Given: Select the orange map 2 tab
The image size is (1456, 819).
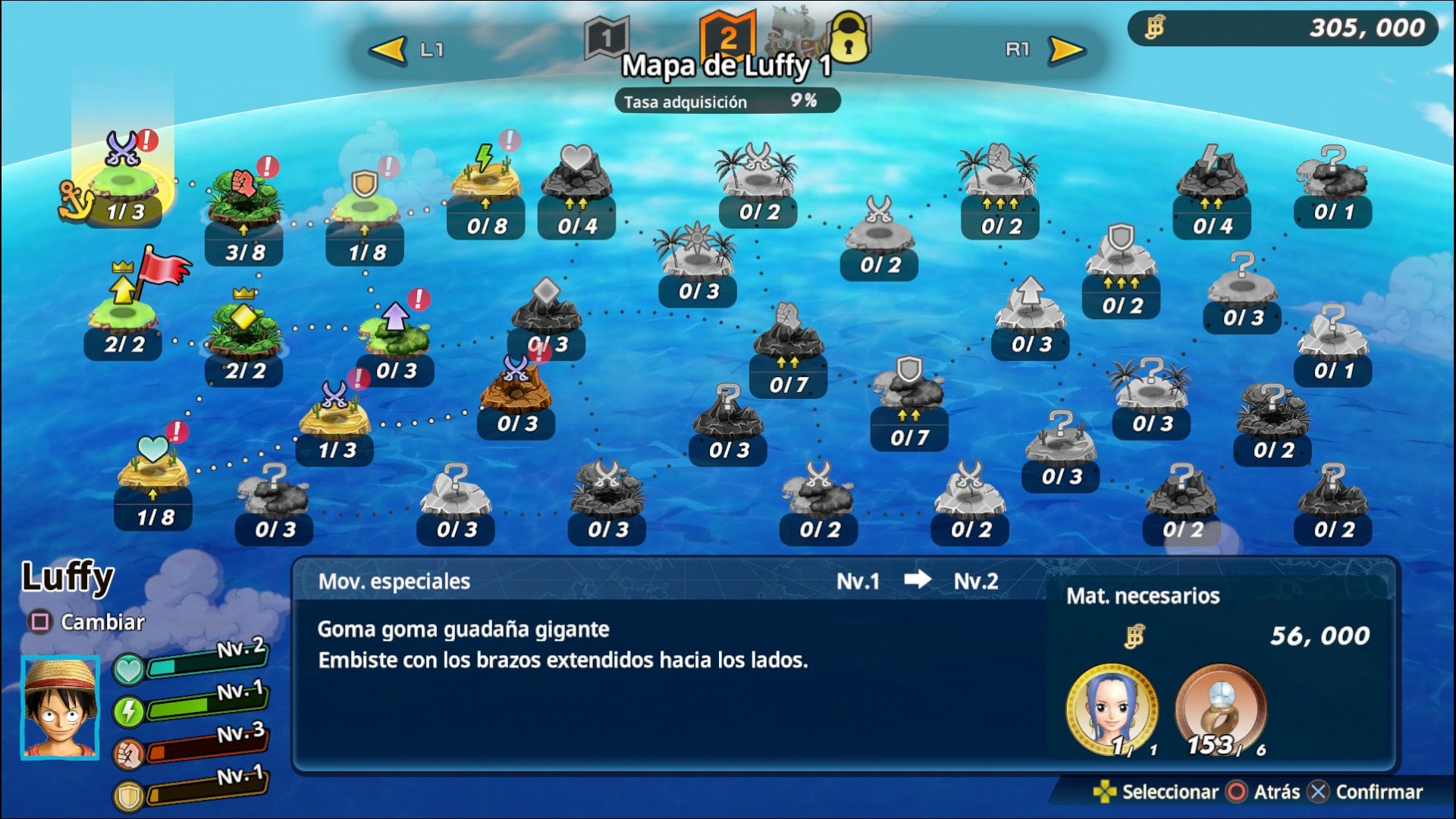Looking at the screenshot, I should click(x=728, y=34).
